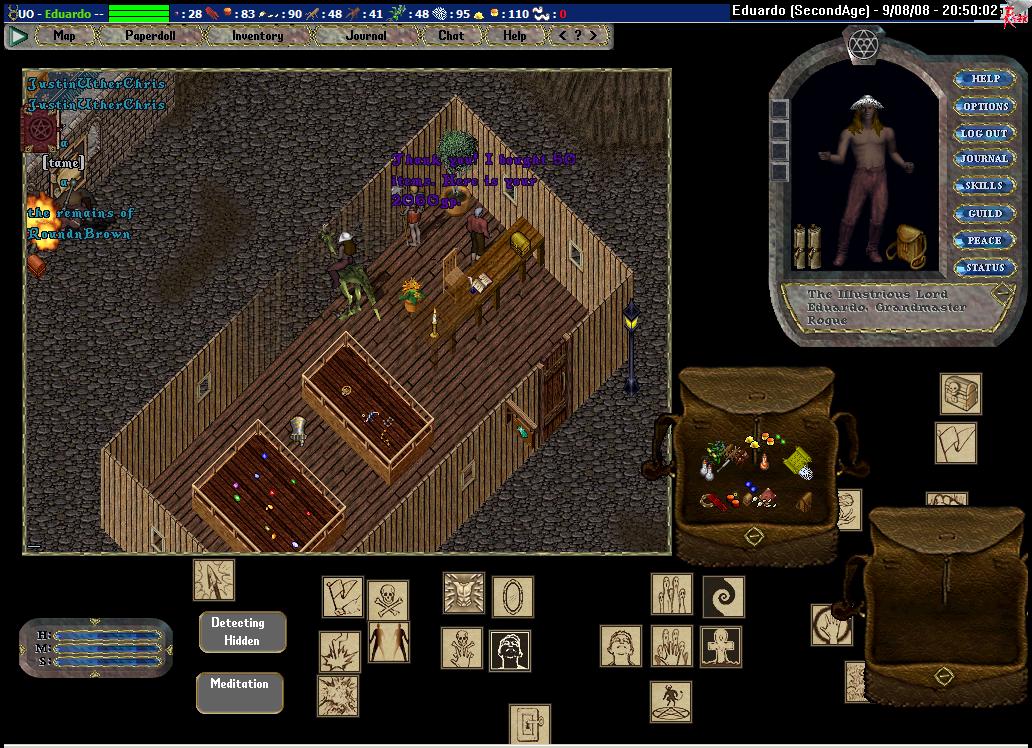Activate the Meditation skill button
The height and width of the screenshot is (748, 1032).
240,692
